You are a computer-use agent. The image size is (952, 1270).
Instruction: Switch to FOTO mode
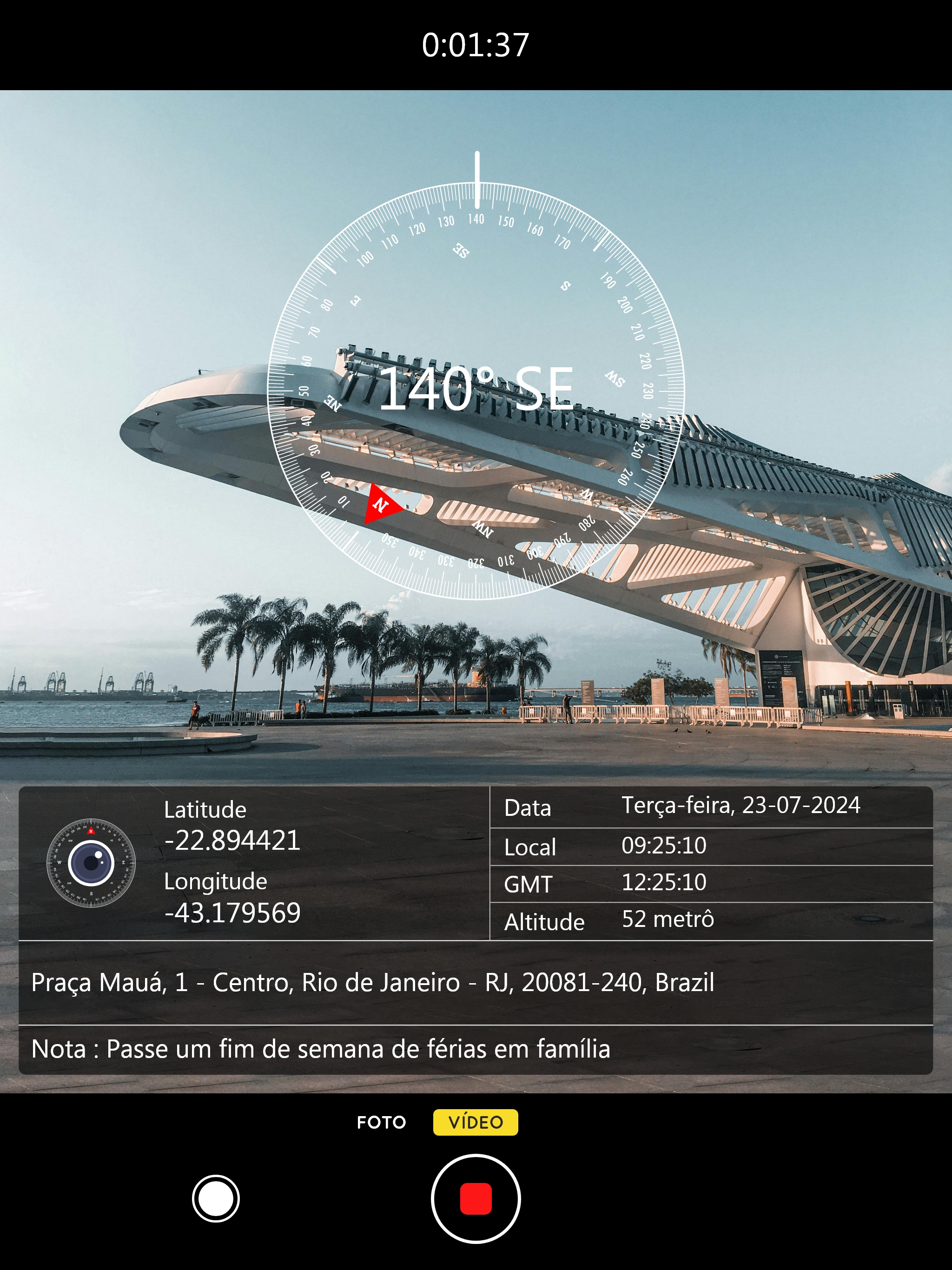382,1121
